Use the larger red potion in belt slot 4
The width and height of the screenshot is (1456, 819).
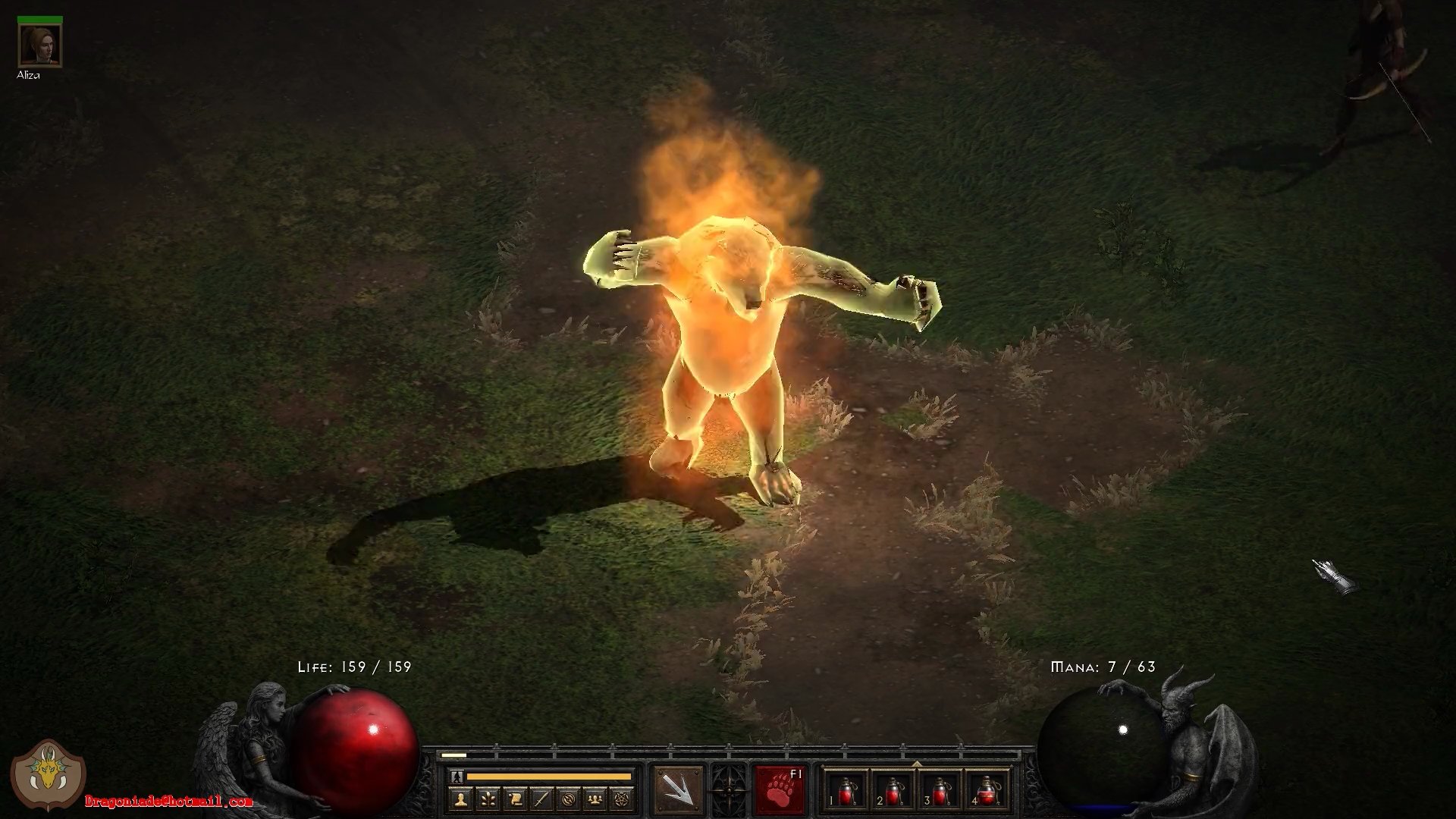(x=986, y=791)
